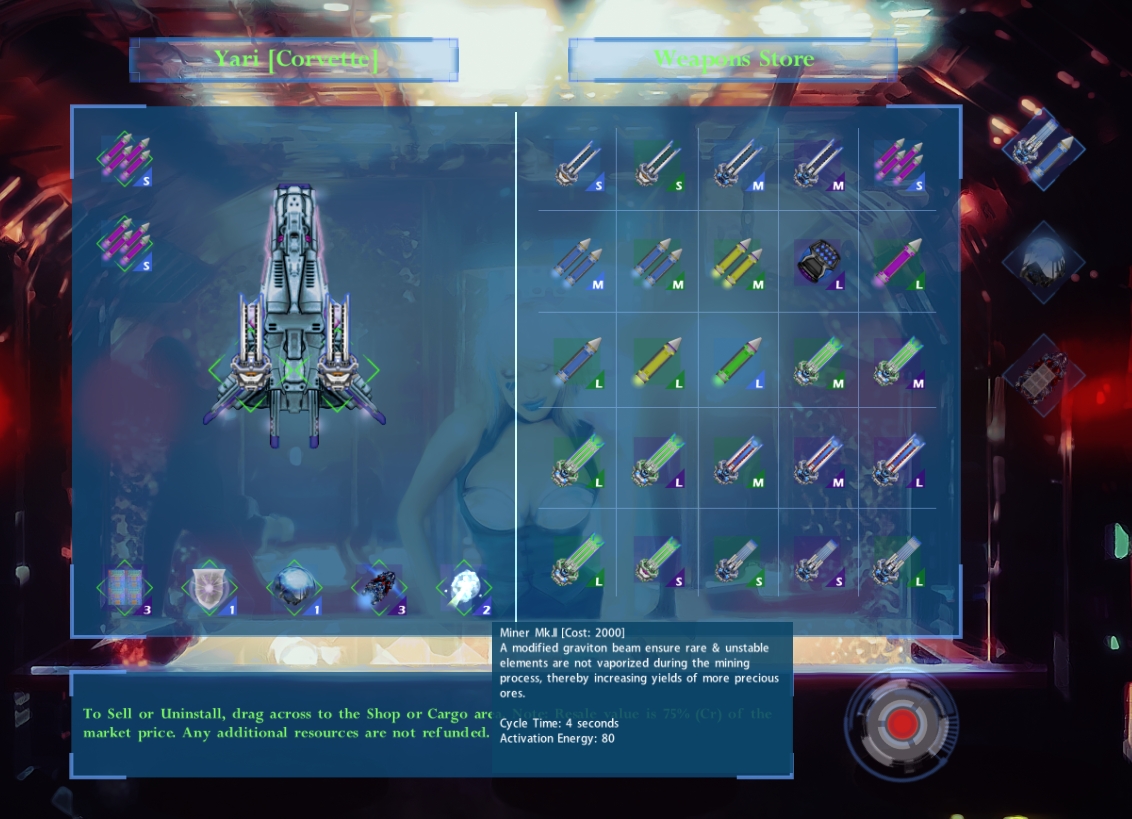Open the dome module store tab
Image resolution: width=1132 pixels, height=819 pixels.
coord(1043,263)
